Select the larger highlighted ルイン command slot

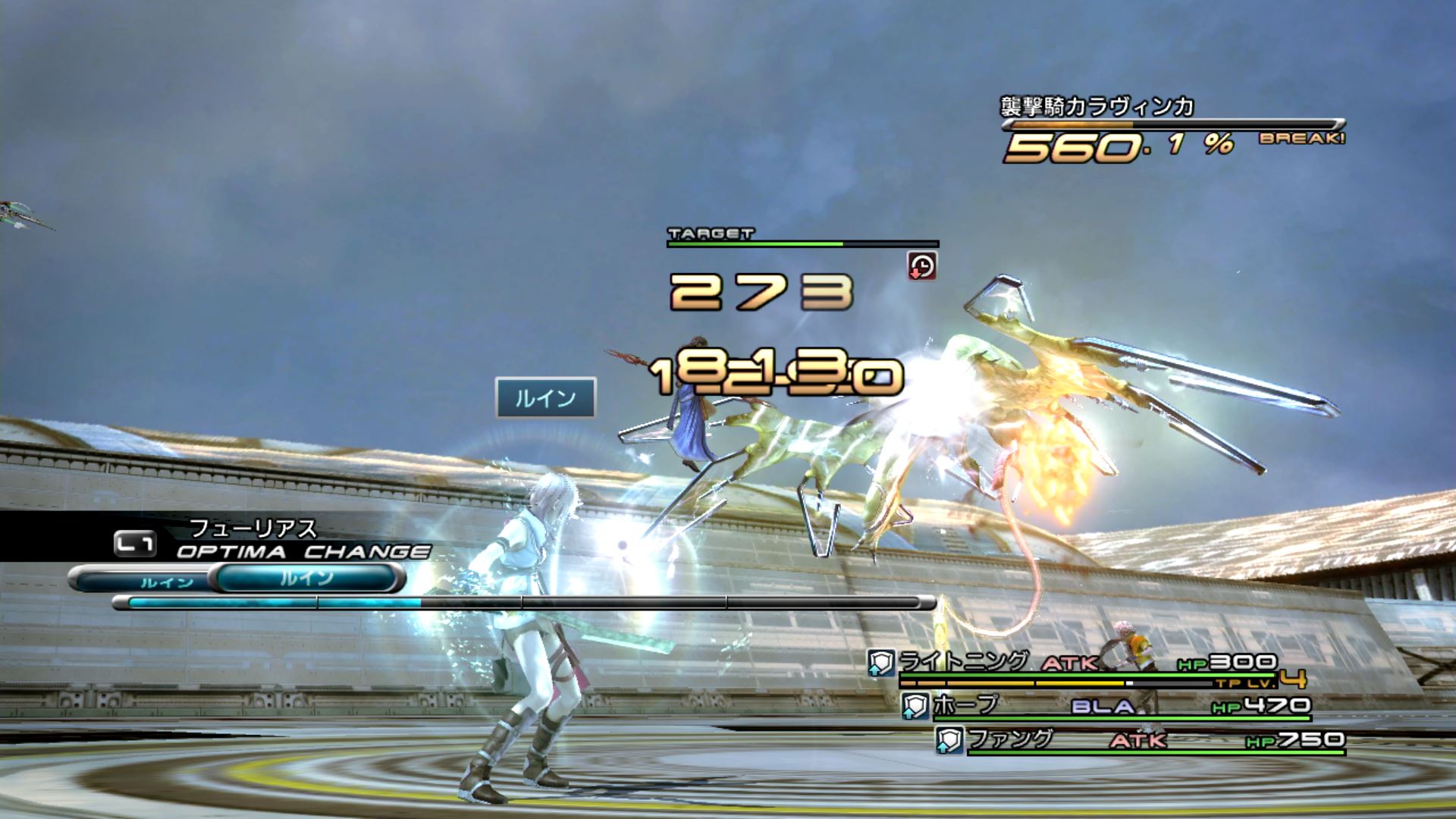click(x=307, y=579)
